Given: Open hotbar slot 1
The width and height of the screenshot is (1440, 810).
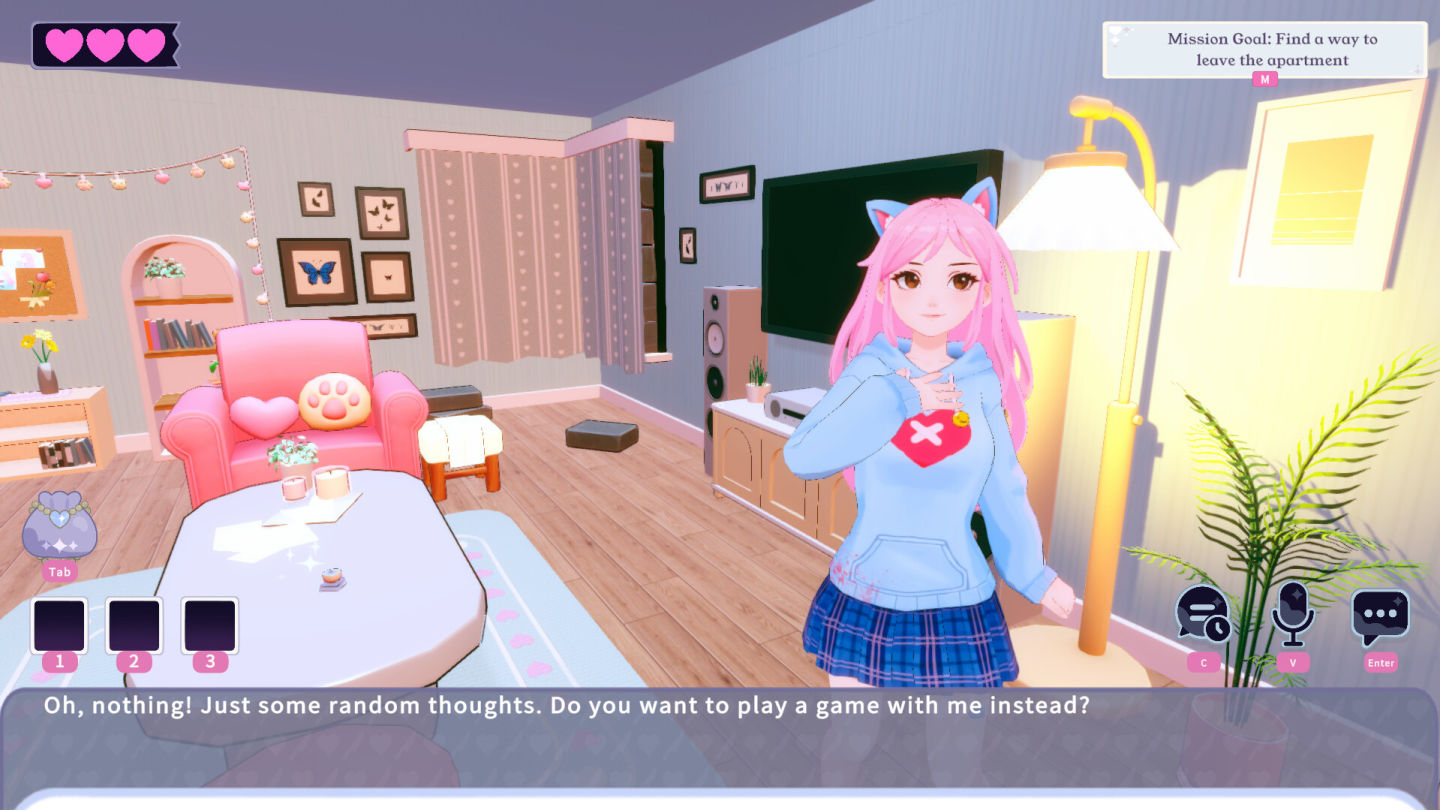Looking at the screenshot, I should pos(58,628).
